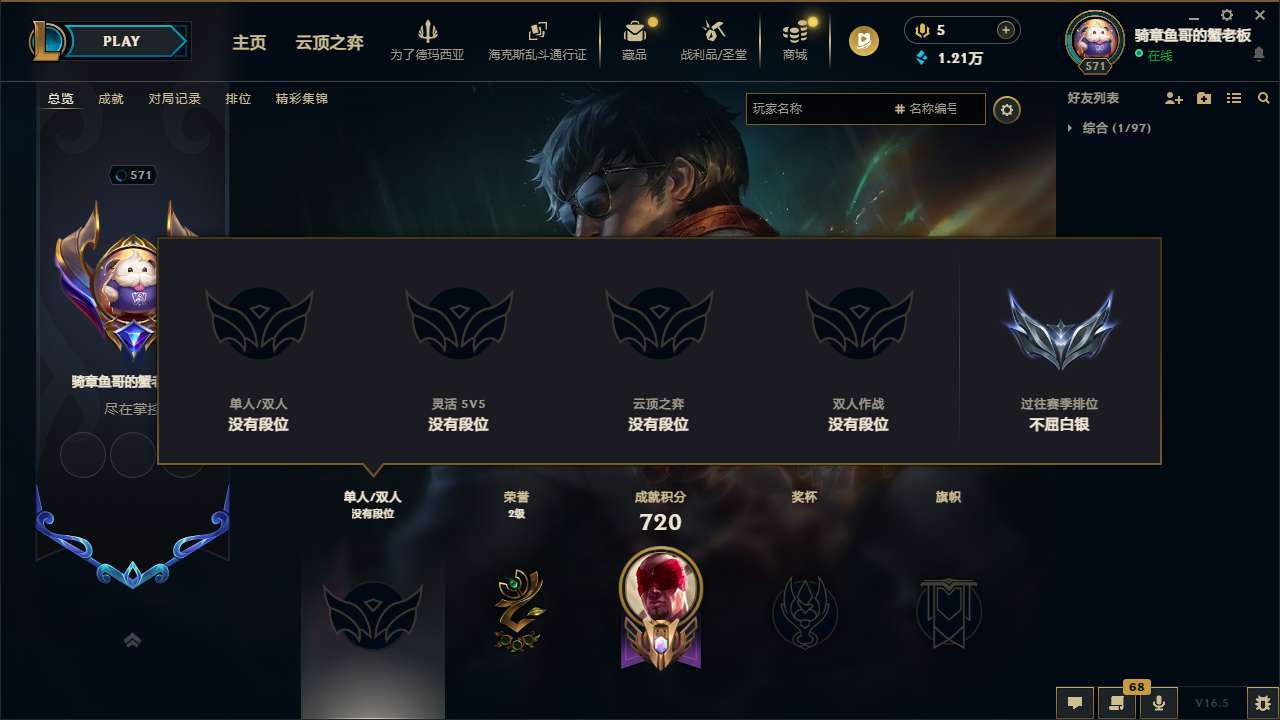This screenshot has height=720, width=1280.
Task: Switch to the 云顶之弈 menu
Action: coord(329,42)
